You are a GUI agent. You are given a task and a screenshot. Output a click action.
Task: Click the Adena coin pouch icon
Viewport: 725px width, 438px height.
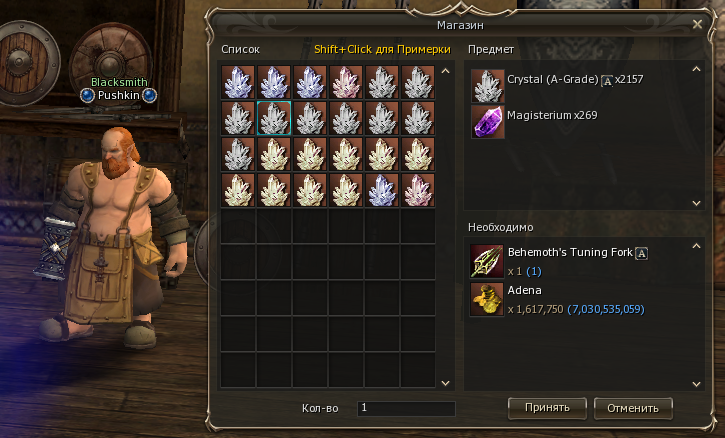click(x=488, y=299)
